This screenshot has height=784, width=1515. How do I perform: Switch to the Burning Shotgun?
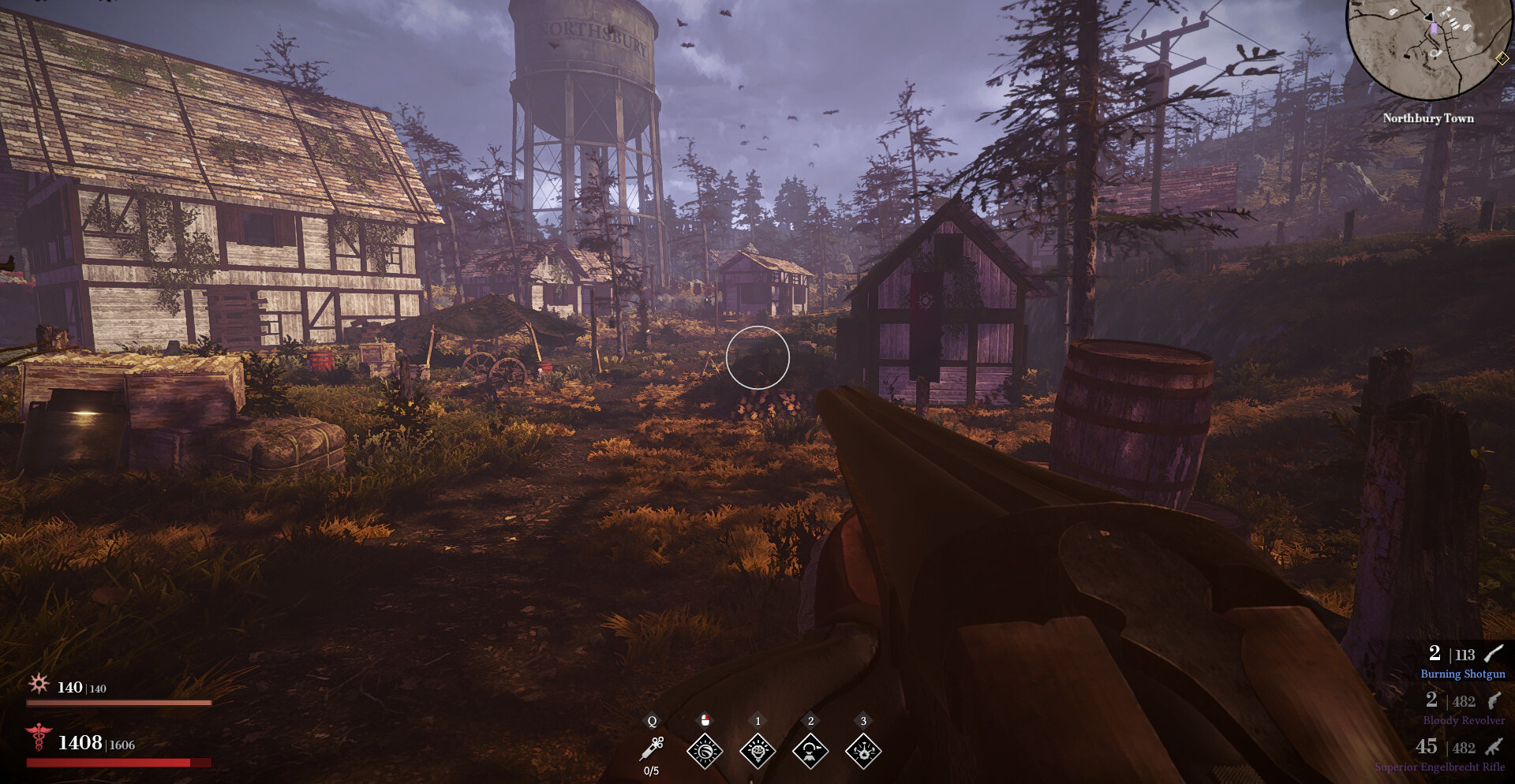pyautogui.click(x=1462, y=674)
